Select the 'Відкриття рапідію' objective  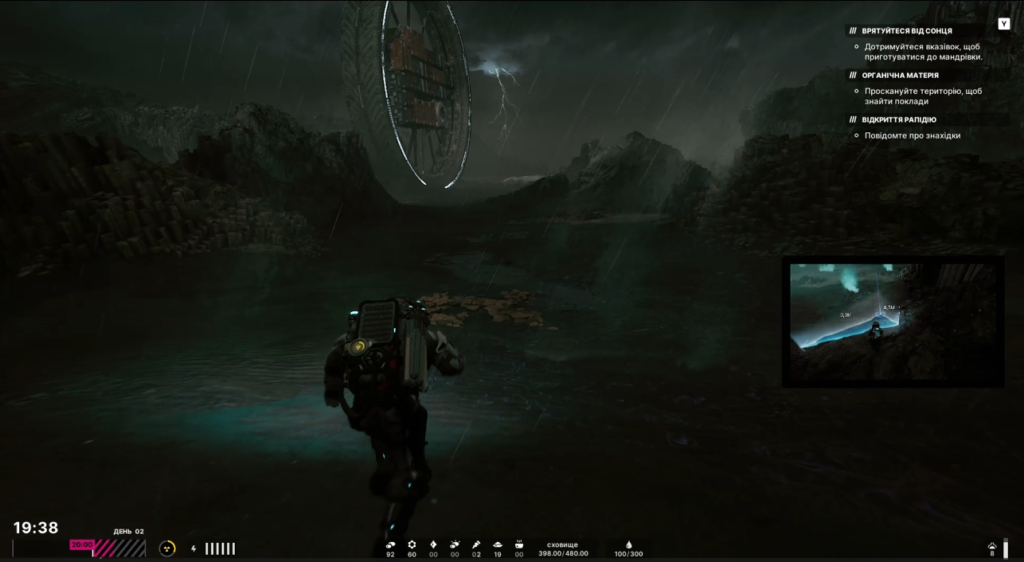pos(899,120)
